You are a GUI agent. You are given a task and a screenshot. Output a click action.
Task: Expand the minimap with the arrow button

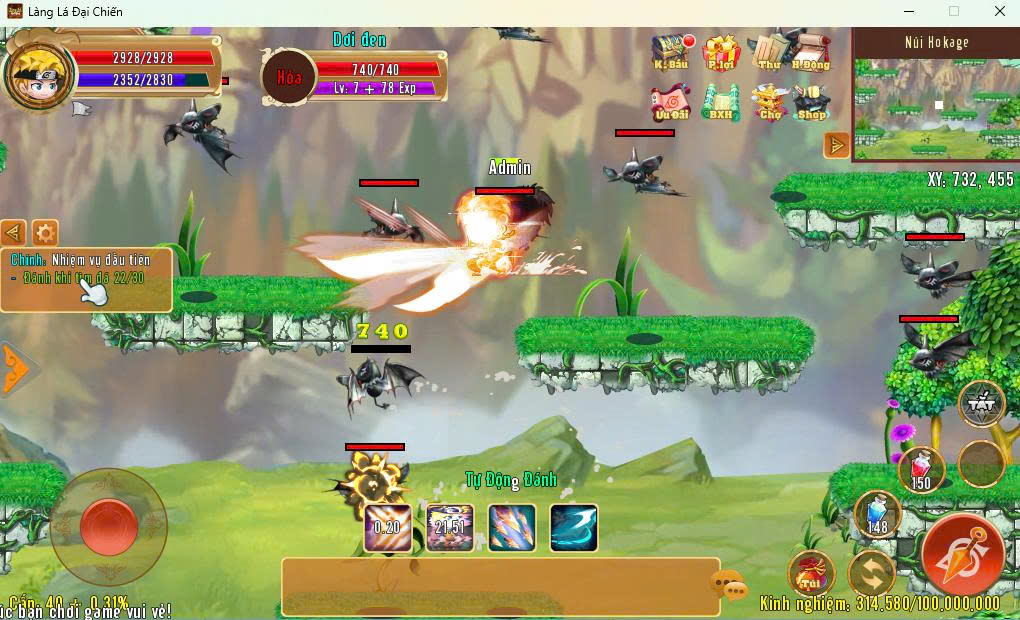click(836, 146)
